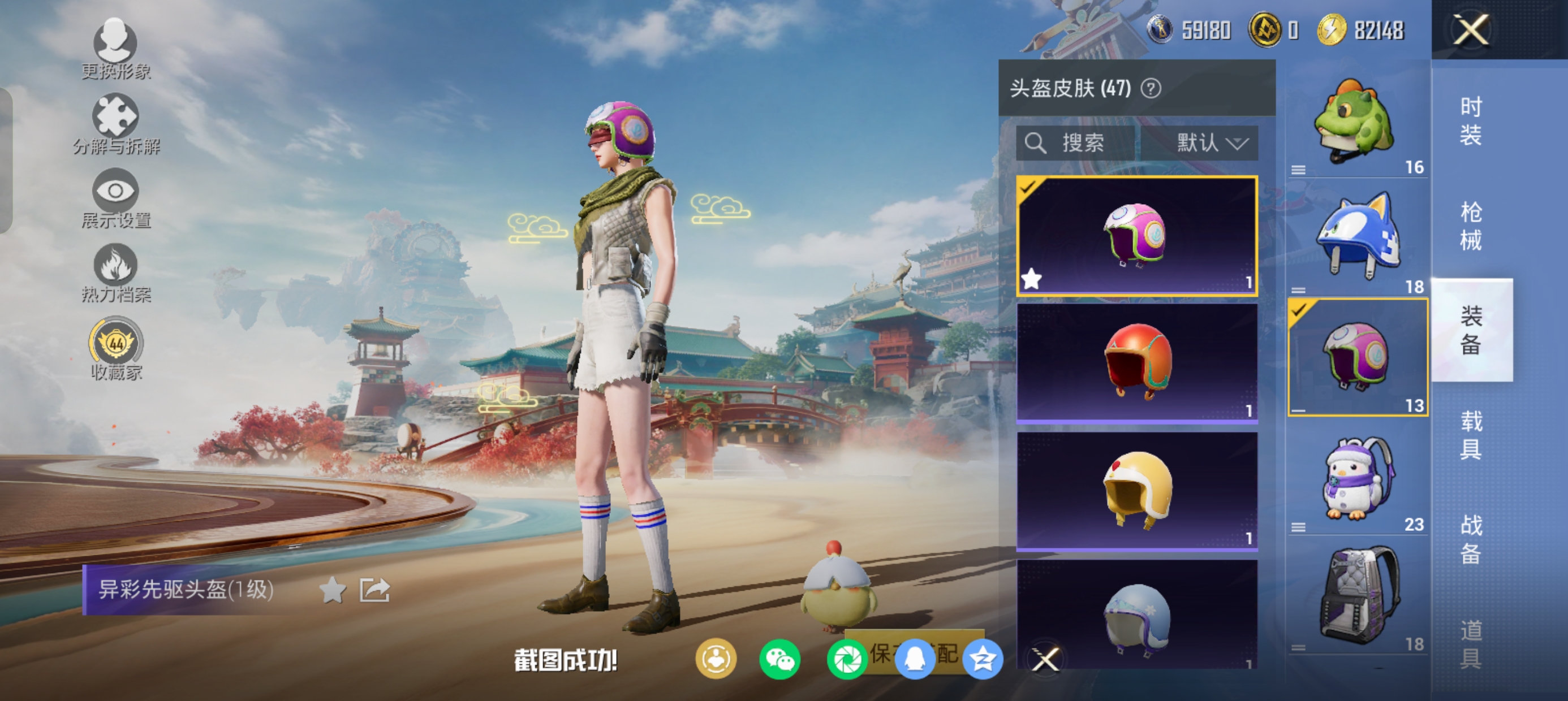The image size is (1568, 701).
Task: Open the penguin backpack category
Action: click(x=1356, y=481)
